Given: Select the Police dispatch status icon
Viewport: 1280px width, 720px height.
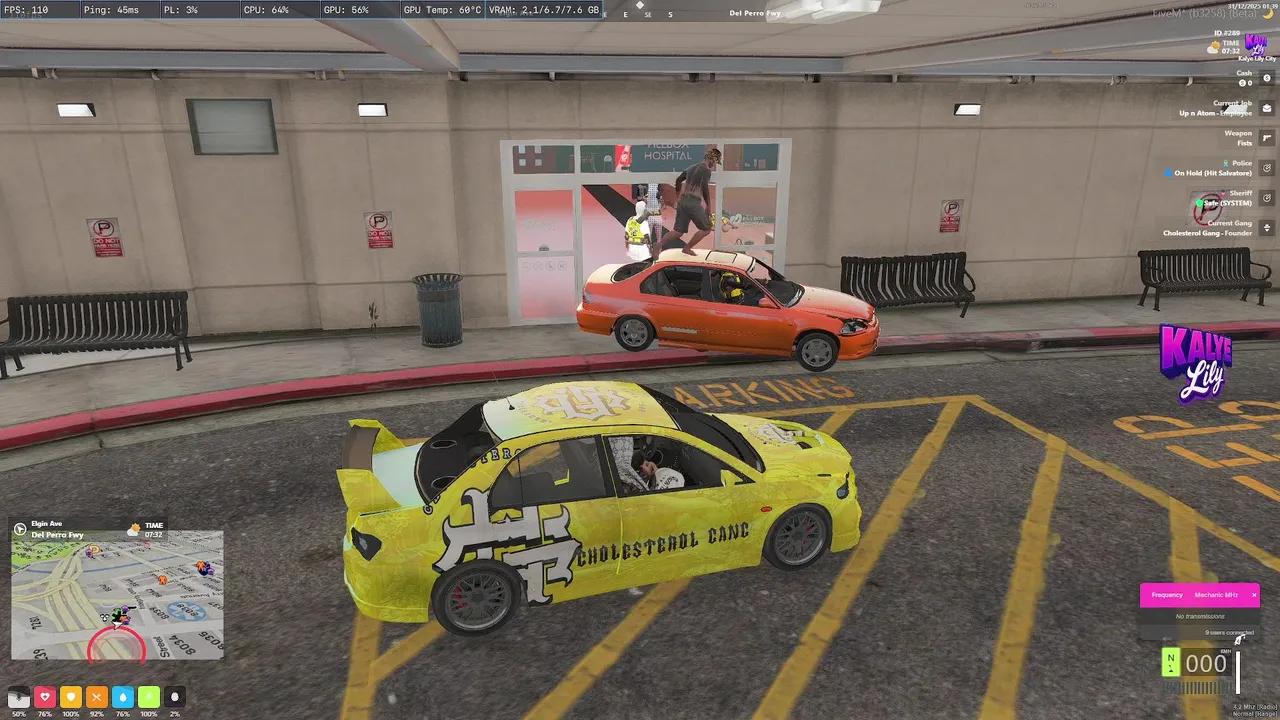Looking at the screenshot, I should point(1266,167).
